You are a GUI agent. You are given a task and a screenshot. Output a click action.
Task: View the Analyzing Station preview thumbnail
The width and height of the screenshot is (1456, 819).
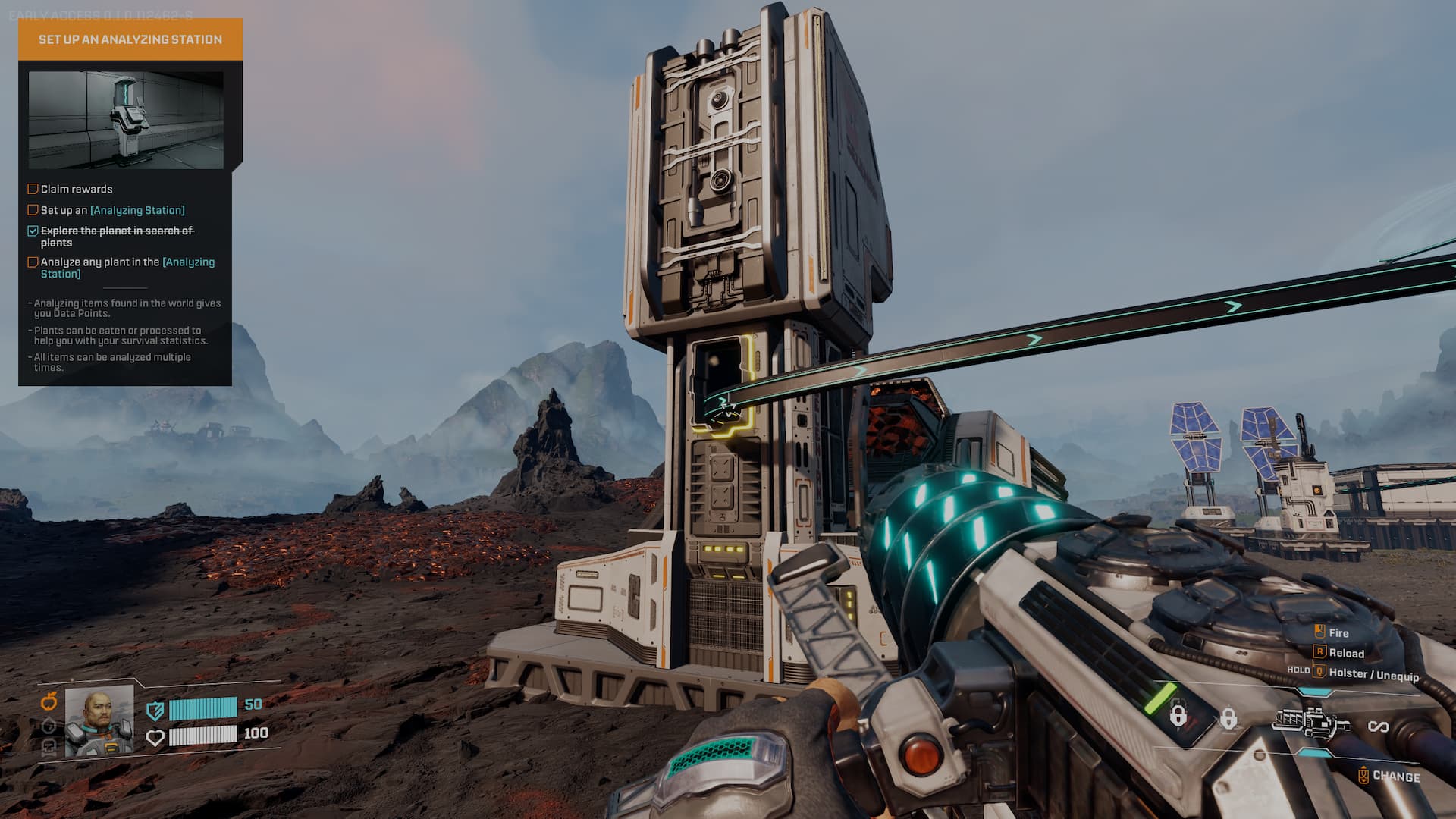(126, 120)
